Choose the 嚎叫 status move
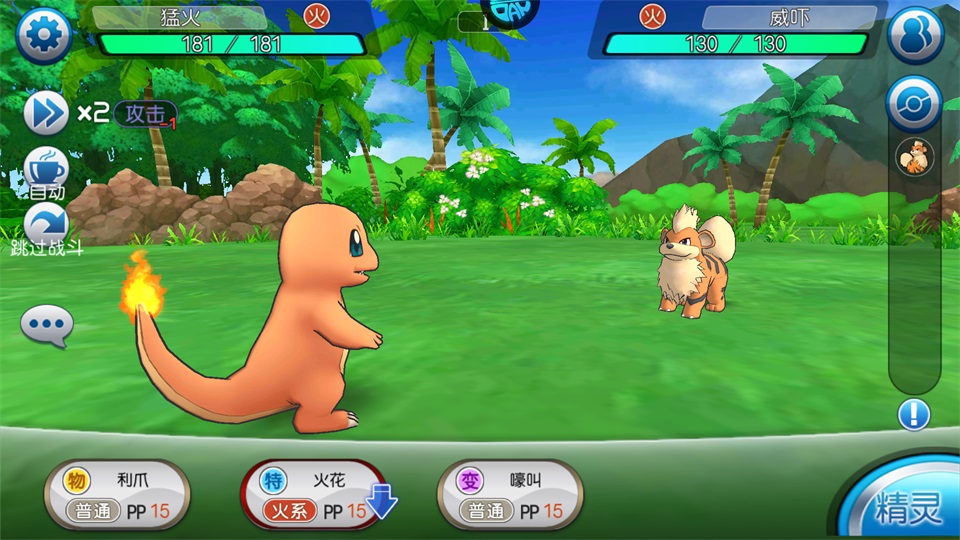Screen dimensions: 960x540 click(510, 495)
